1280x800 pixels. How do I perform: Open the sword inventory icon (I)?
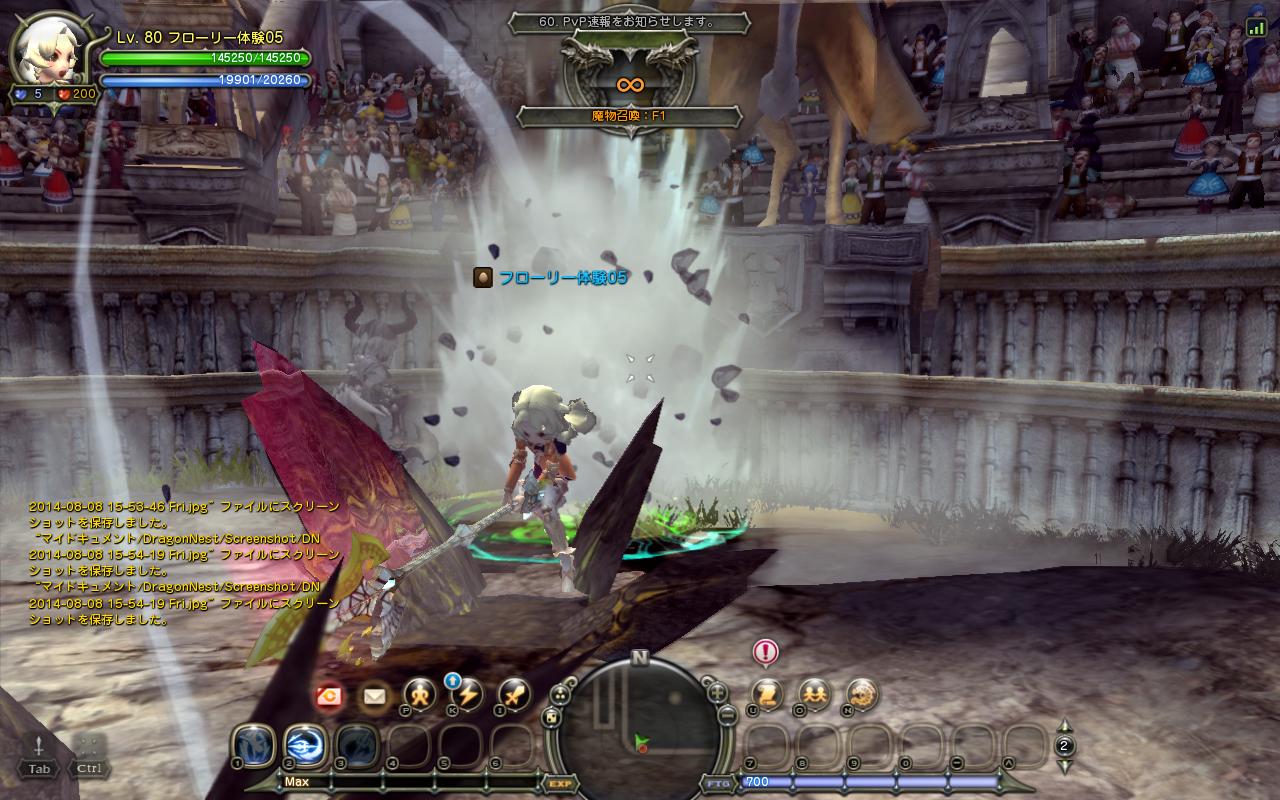click(515, 694)
